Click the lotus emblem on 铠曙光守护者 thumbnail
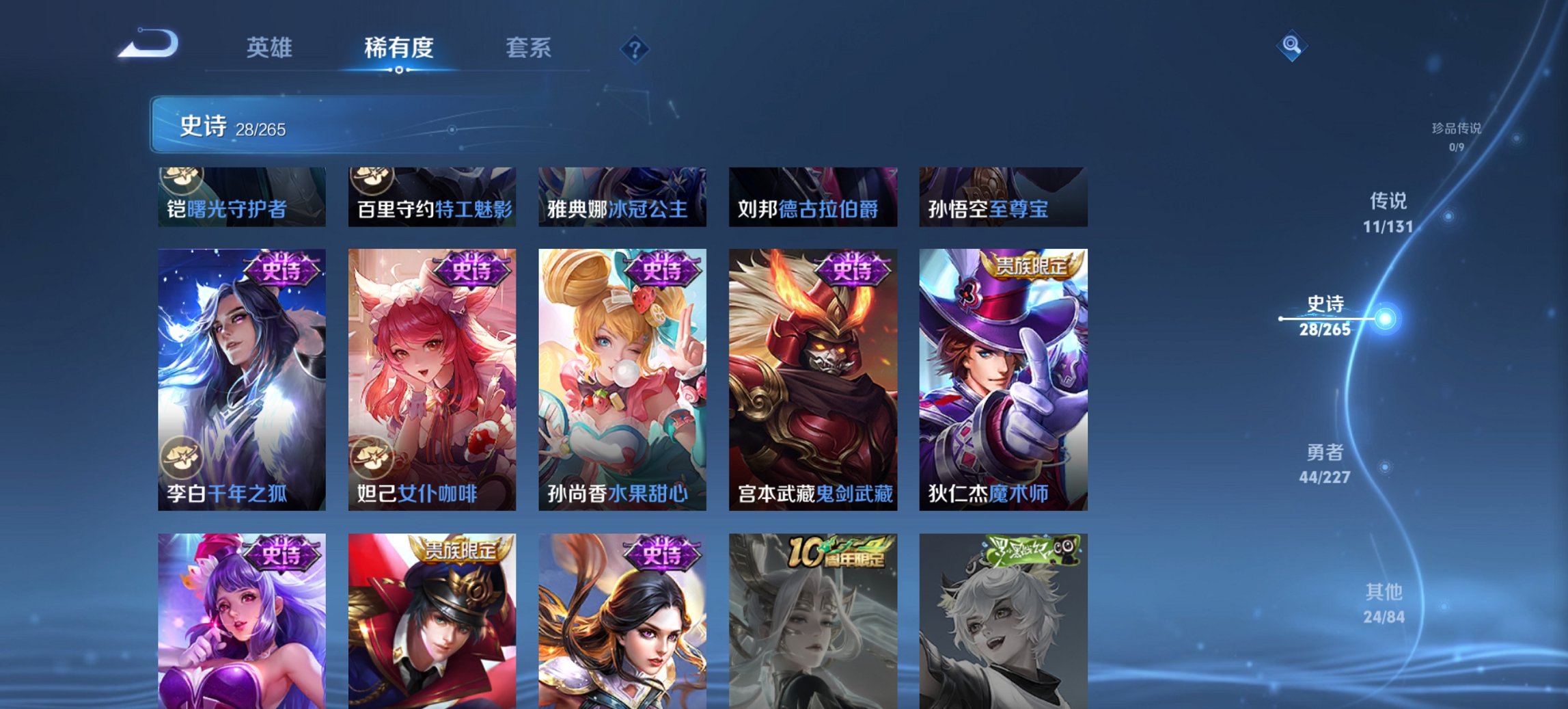The height and width of the screenshot is (709, 1568). click(x=180, y=178)
